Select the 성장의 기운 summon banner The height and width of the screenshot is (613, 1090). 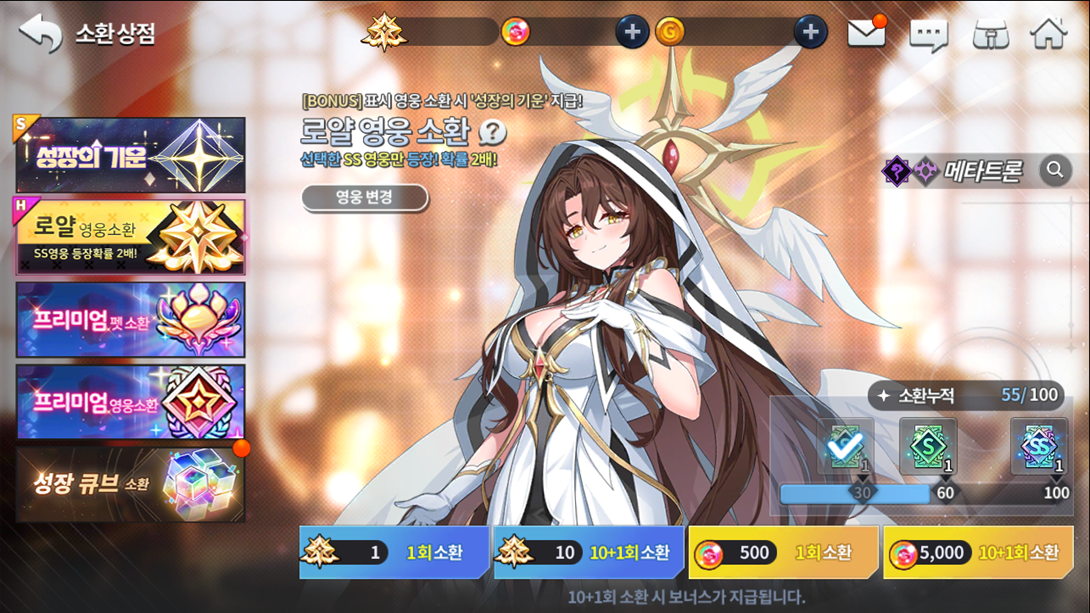[x=130, y=155]
